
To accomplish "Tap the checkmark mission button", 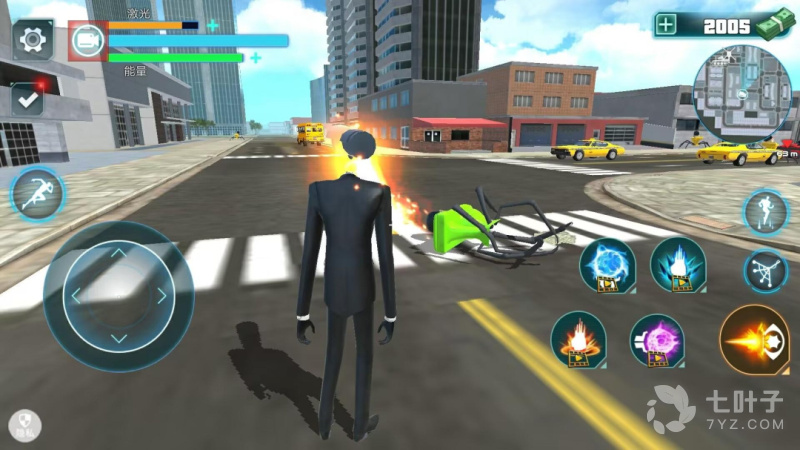I will (28, 99).
